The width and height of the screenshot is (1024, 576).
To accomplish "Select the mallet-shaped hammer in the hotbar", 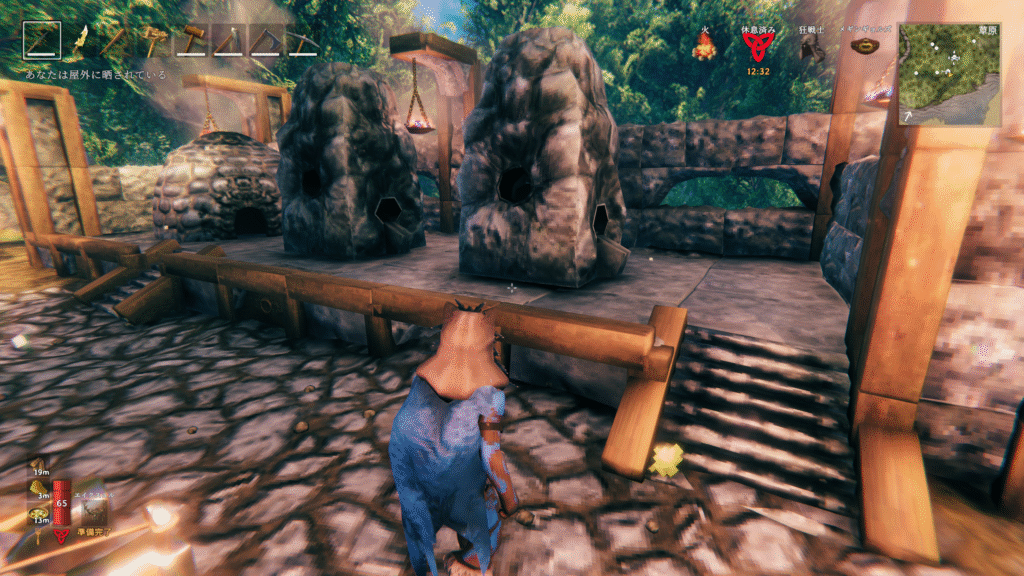I will 191,41.
